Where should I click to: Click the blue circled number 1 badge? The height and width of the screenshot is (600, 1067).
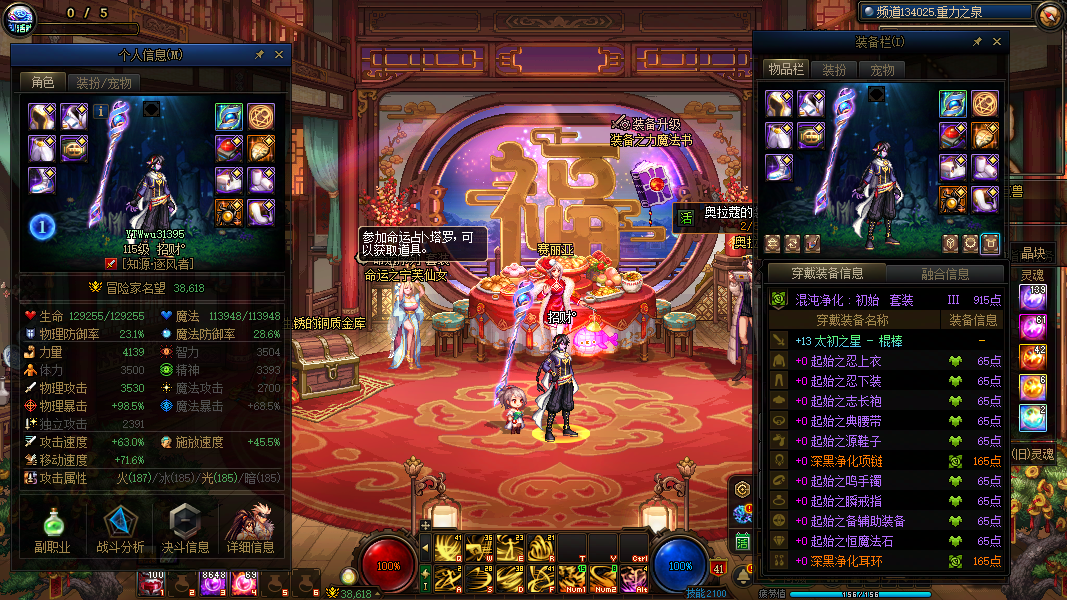pyautogui.click(x=41, y=226)
